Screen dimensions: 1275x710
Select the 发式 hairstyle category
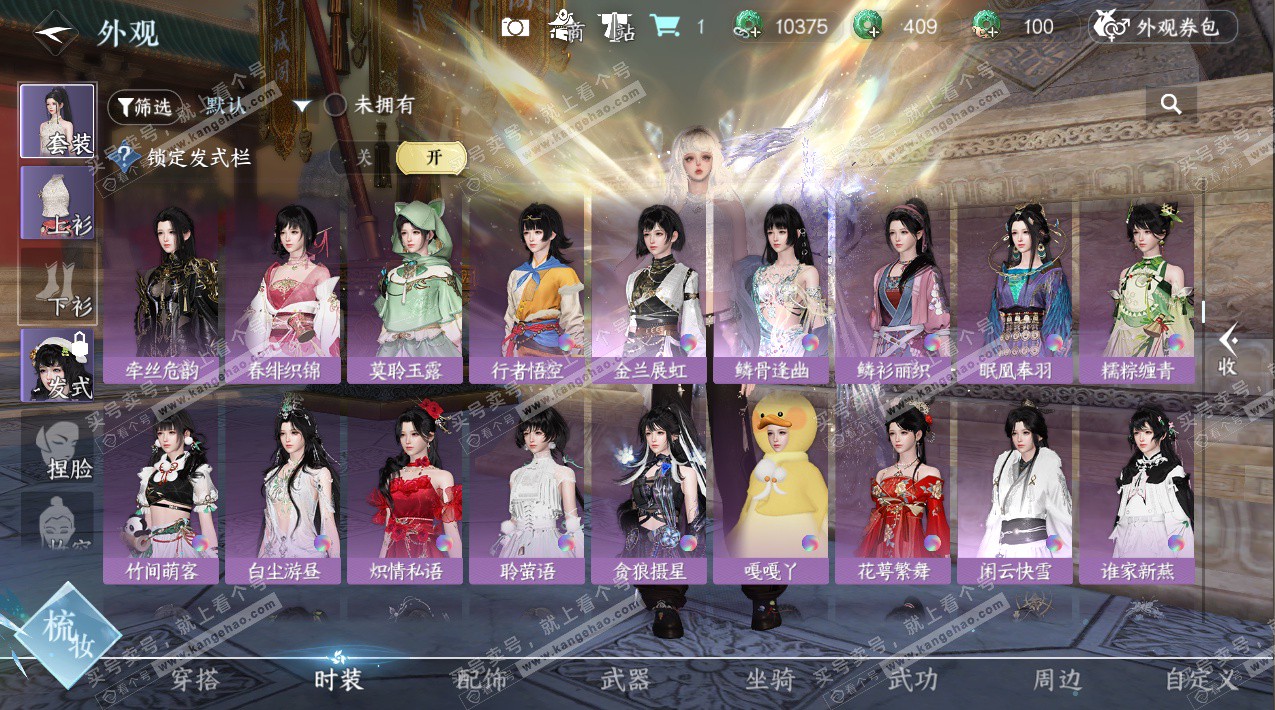57,366
